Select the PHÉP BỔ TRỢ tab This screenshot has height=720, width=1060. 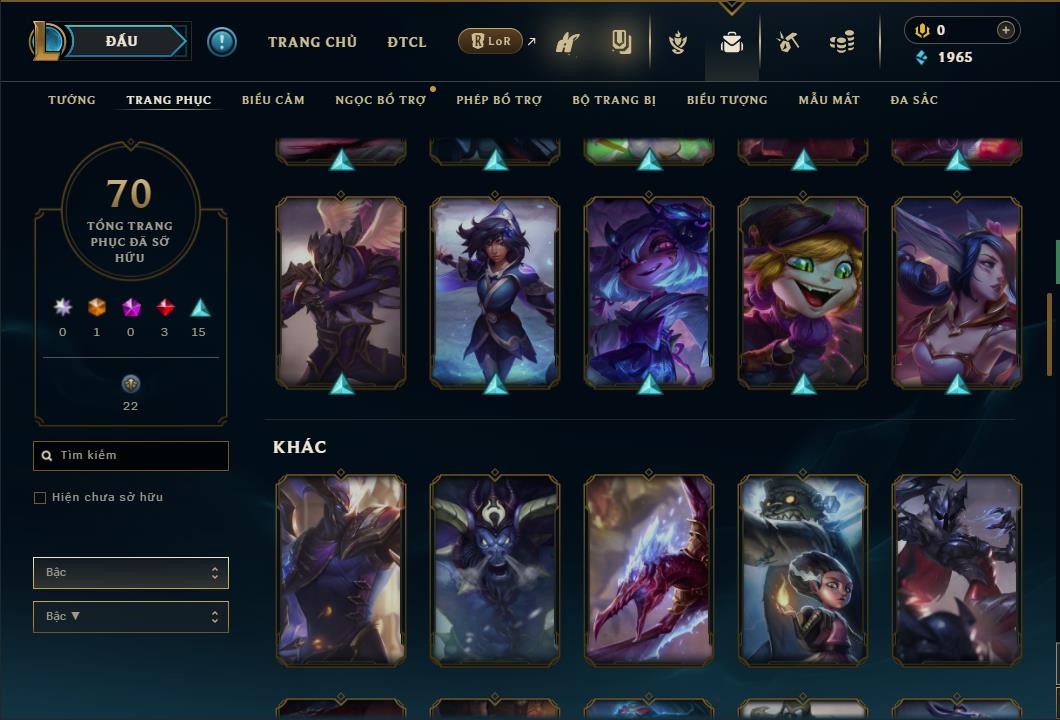(x=499, y=100)
